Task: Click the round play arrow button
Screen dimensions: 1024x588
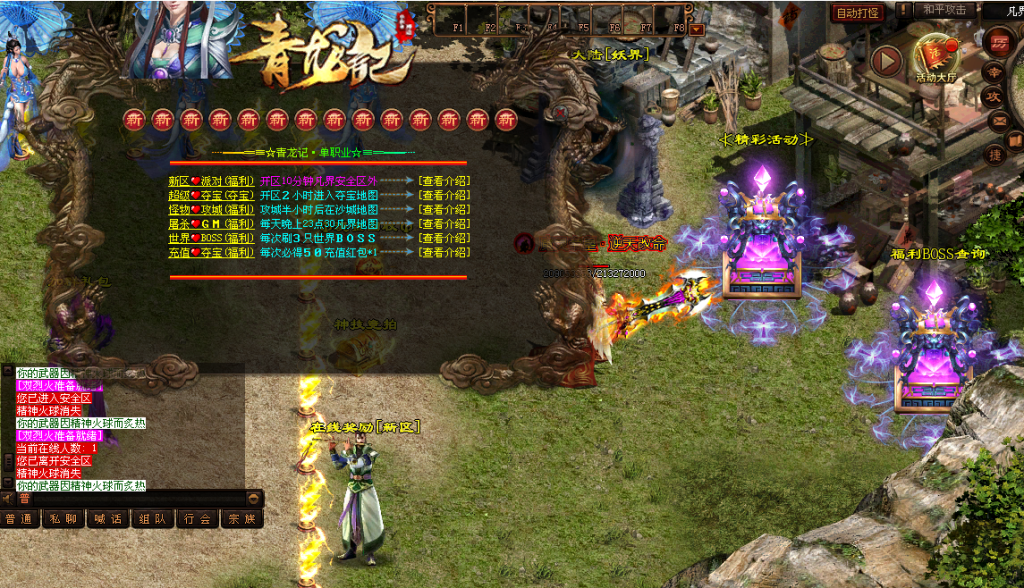Action: click(x=886, y=61)
